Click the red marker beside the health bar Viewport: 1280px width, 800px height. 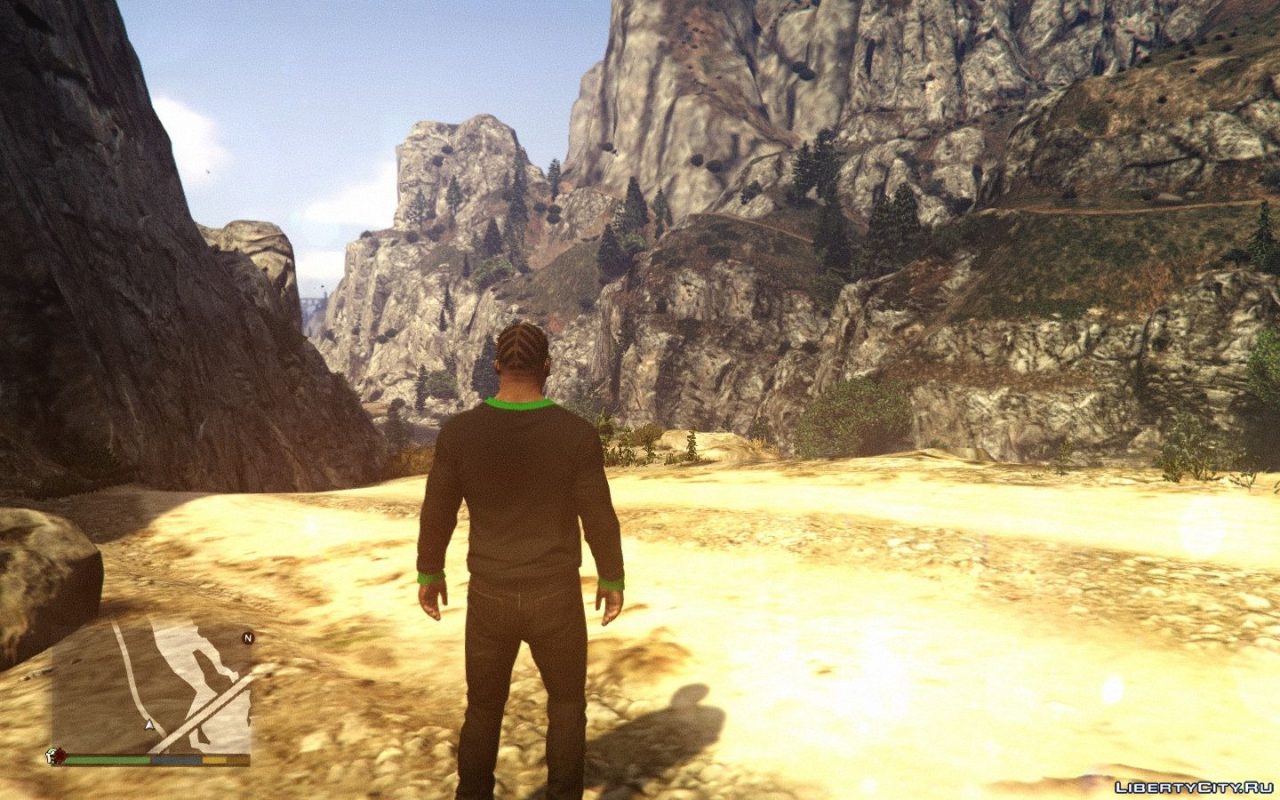click(x=60, y=756)
